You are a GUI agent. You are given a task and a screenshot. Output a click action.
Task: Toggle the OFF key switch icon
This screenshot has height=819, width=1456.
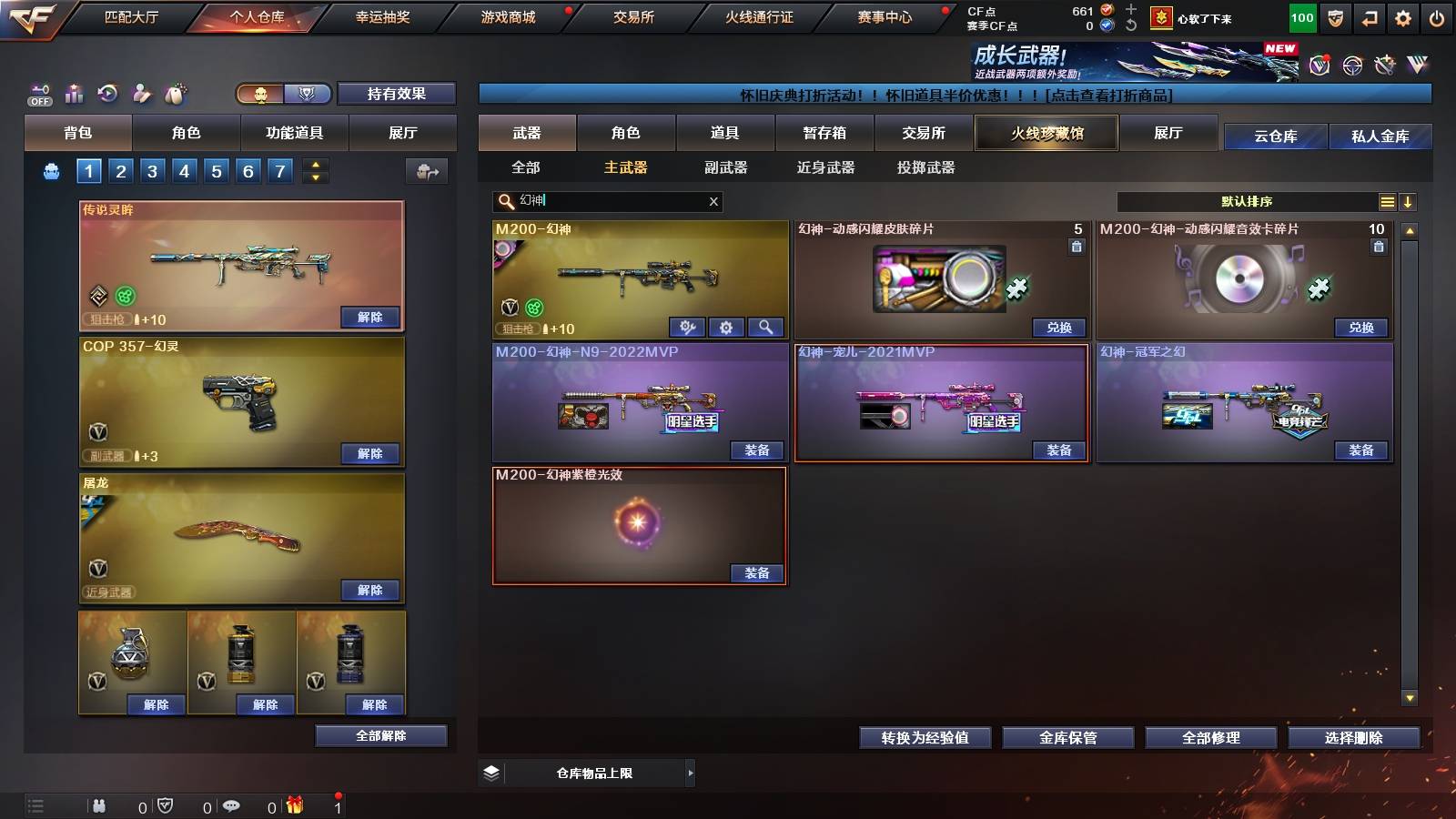tap(38, 94)
